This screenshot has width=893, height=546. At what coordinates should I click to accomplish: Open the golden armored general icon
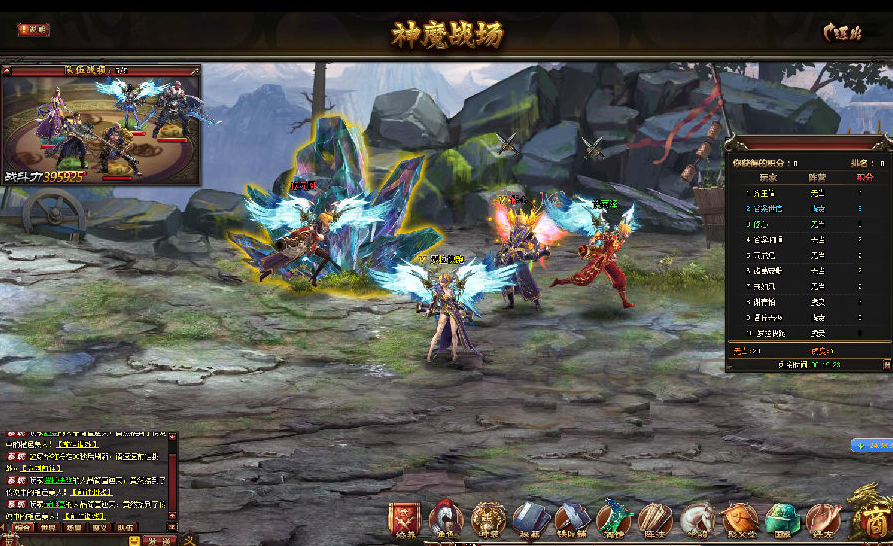[x=488, y=519]
